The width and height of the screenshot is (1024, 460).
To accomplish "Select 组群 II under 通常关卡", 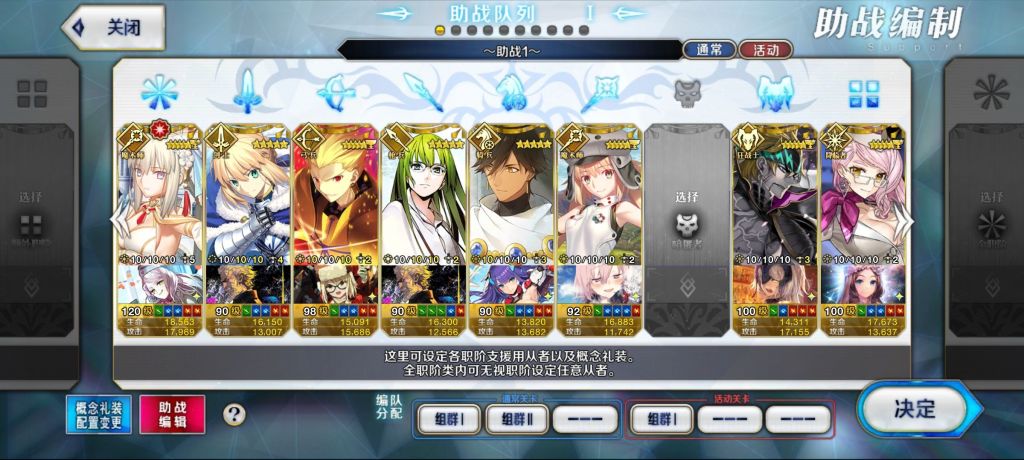I will click(x=517, y=419).
